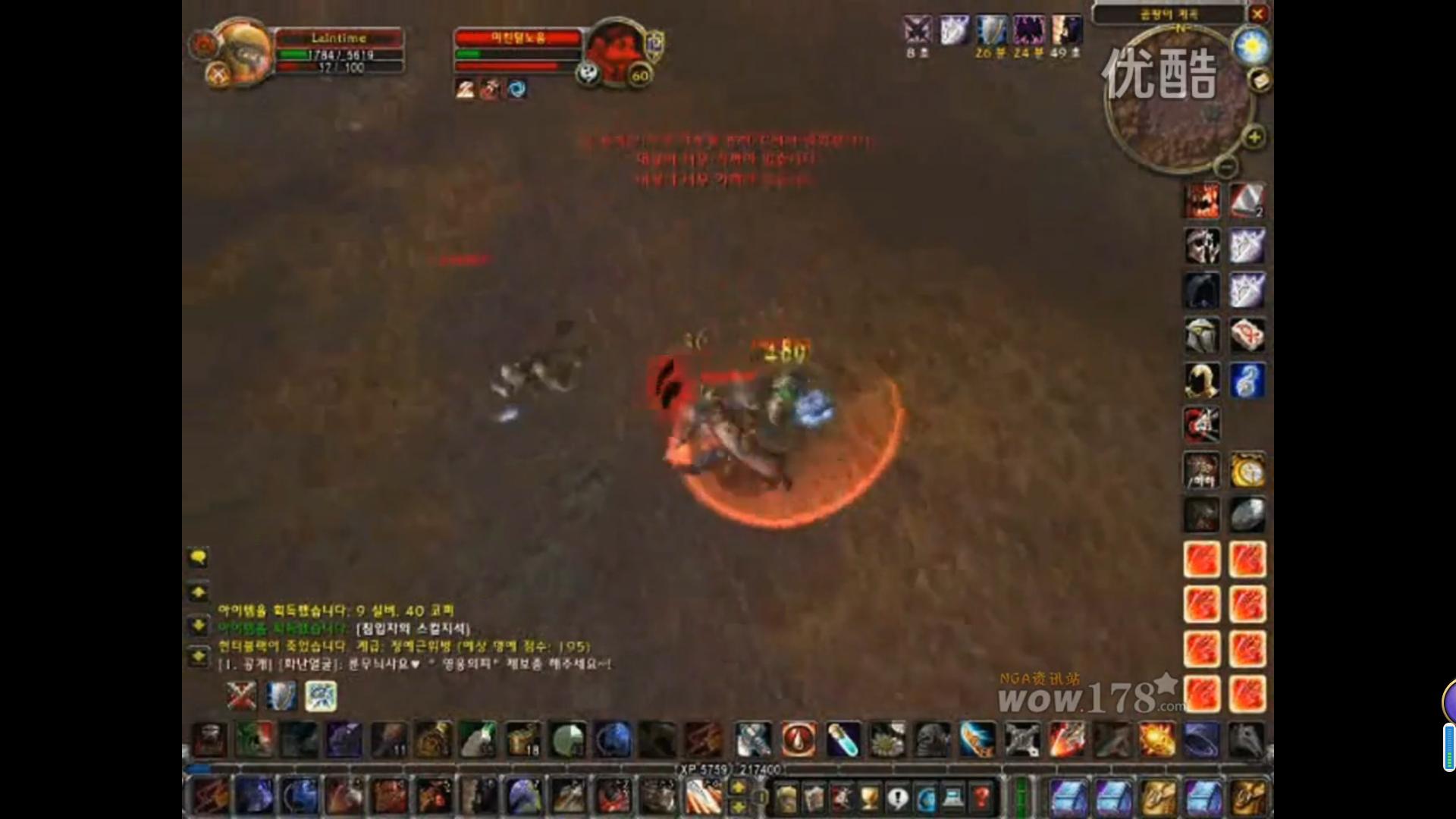Toggle the day-night sun indicator above the minimap
1456x819 pixels.
coord(1254,47)
